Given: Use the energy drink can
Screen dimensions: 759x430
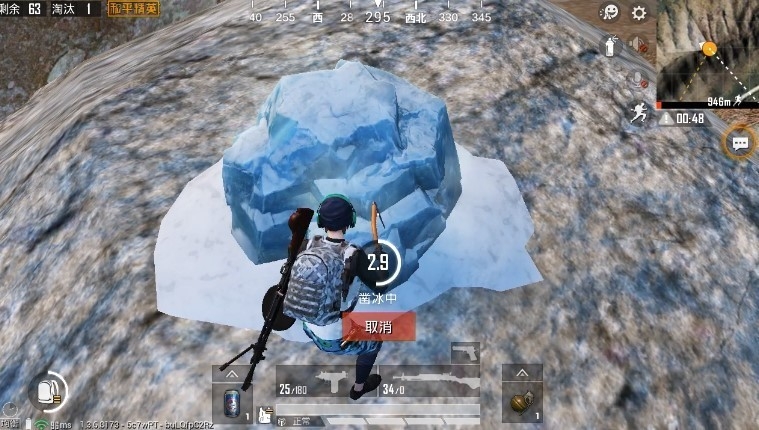Looking at the screenshot, I should tap(233, 404).
